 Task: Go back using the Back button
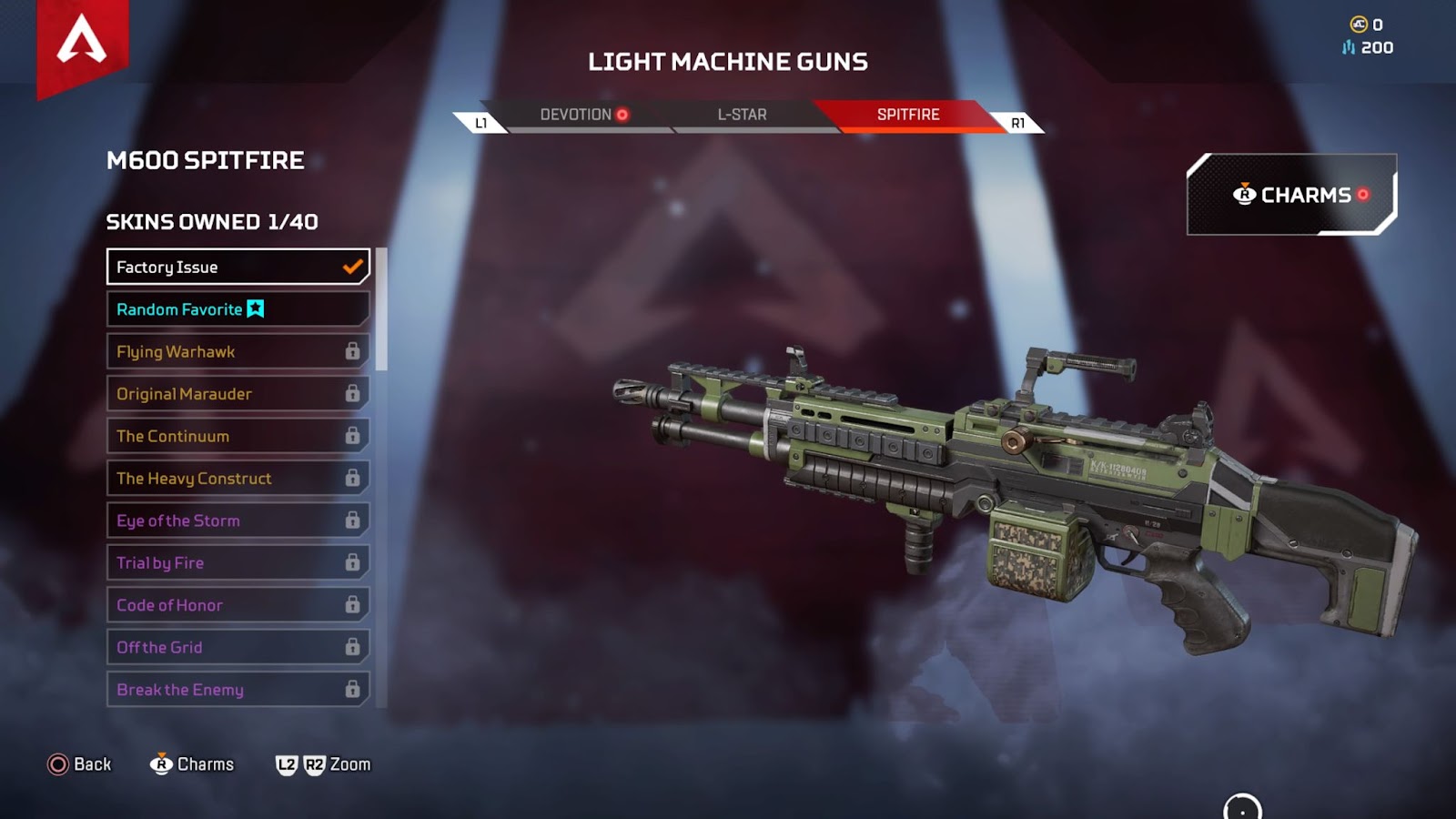(x=79, y=764)
